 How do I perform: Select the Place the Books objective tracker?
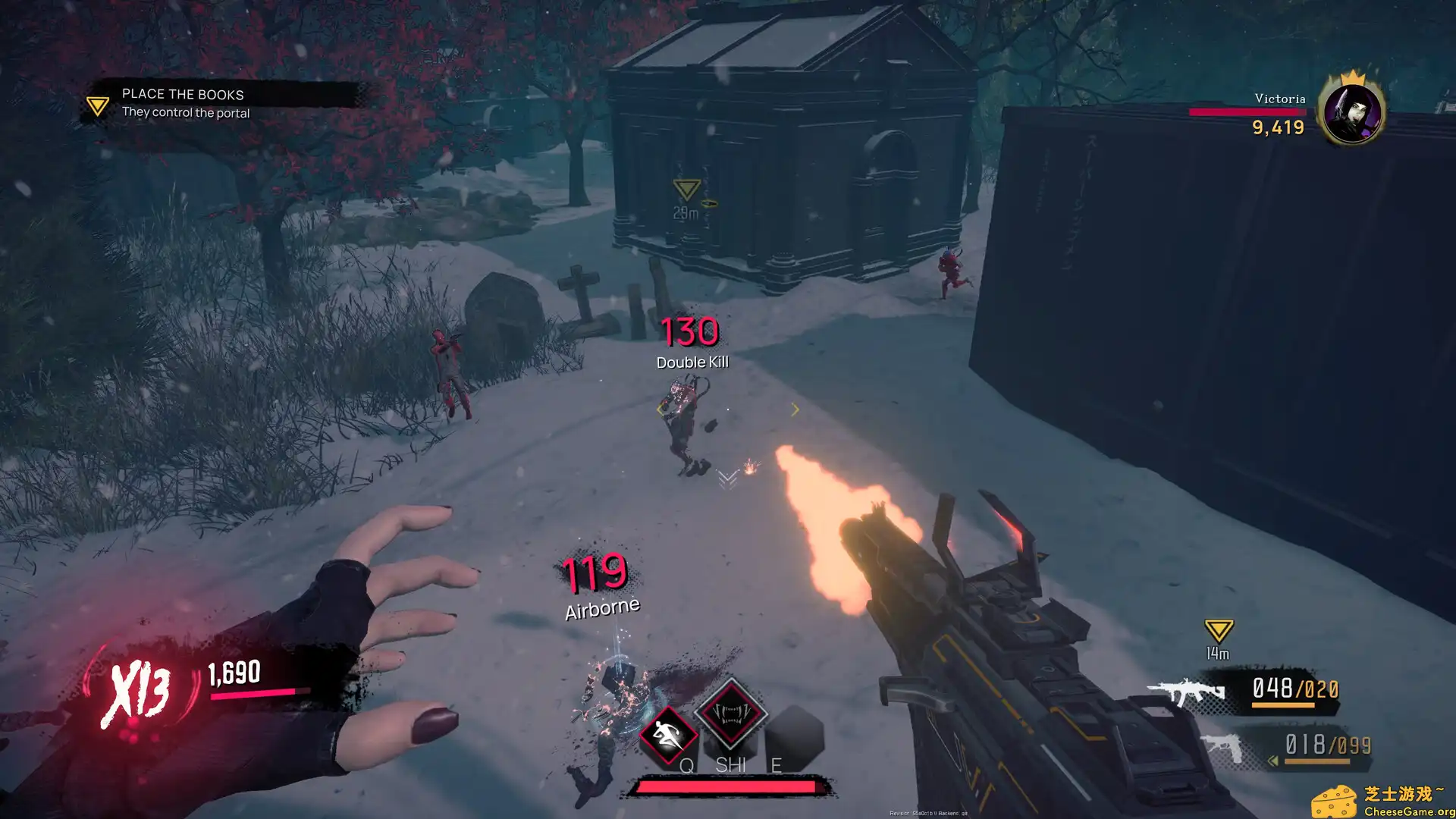(184, 102)
